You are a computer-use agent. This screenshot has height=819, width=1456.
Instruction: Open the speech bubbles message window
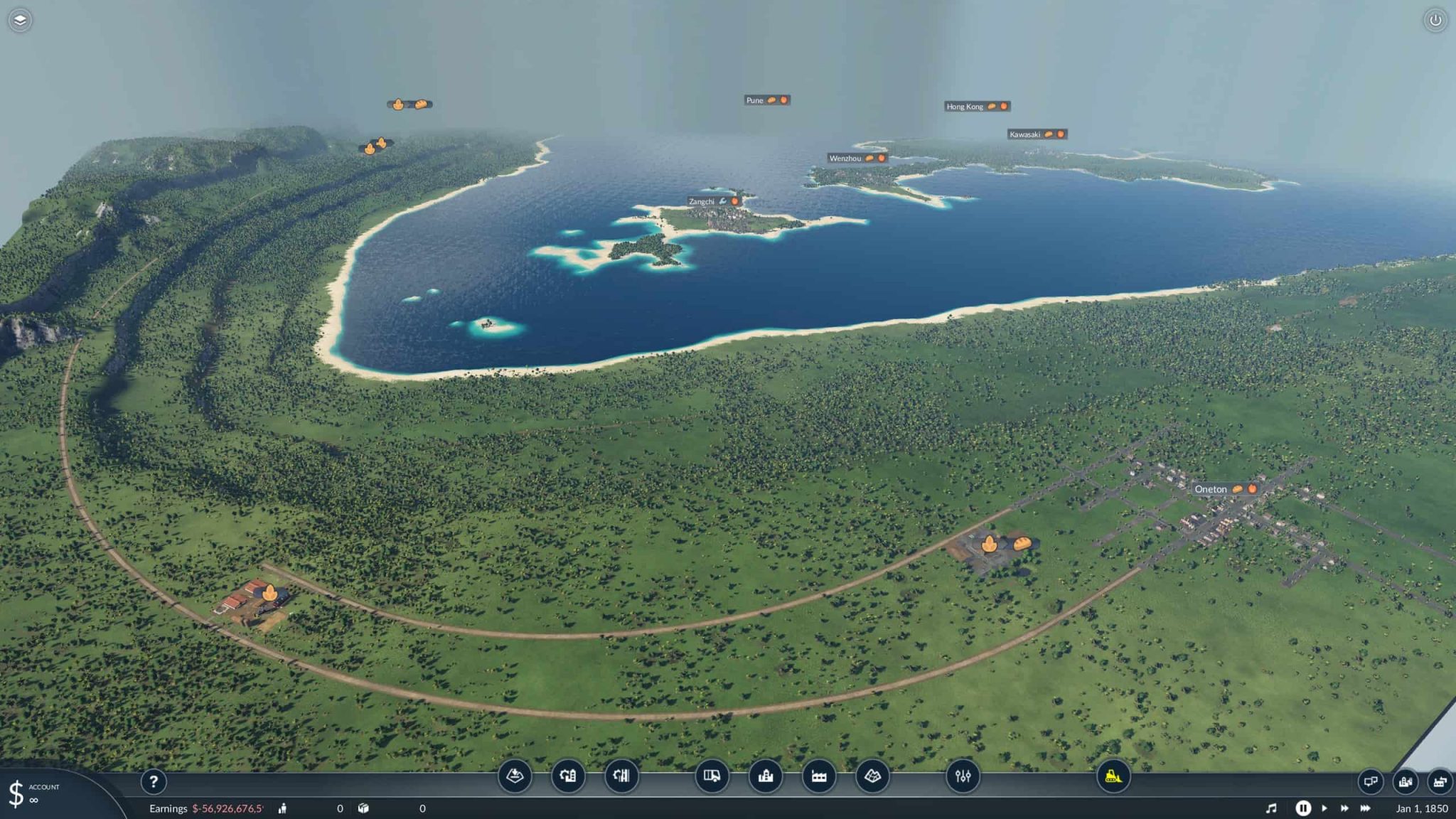coord(1370,781)
